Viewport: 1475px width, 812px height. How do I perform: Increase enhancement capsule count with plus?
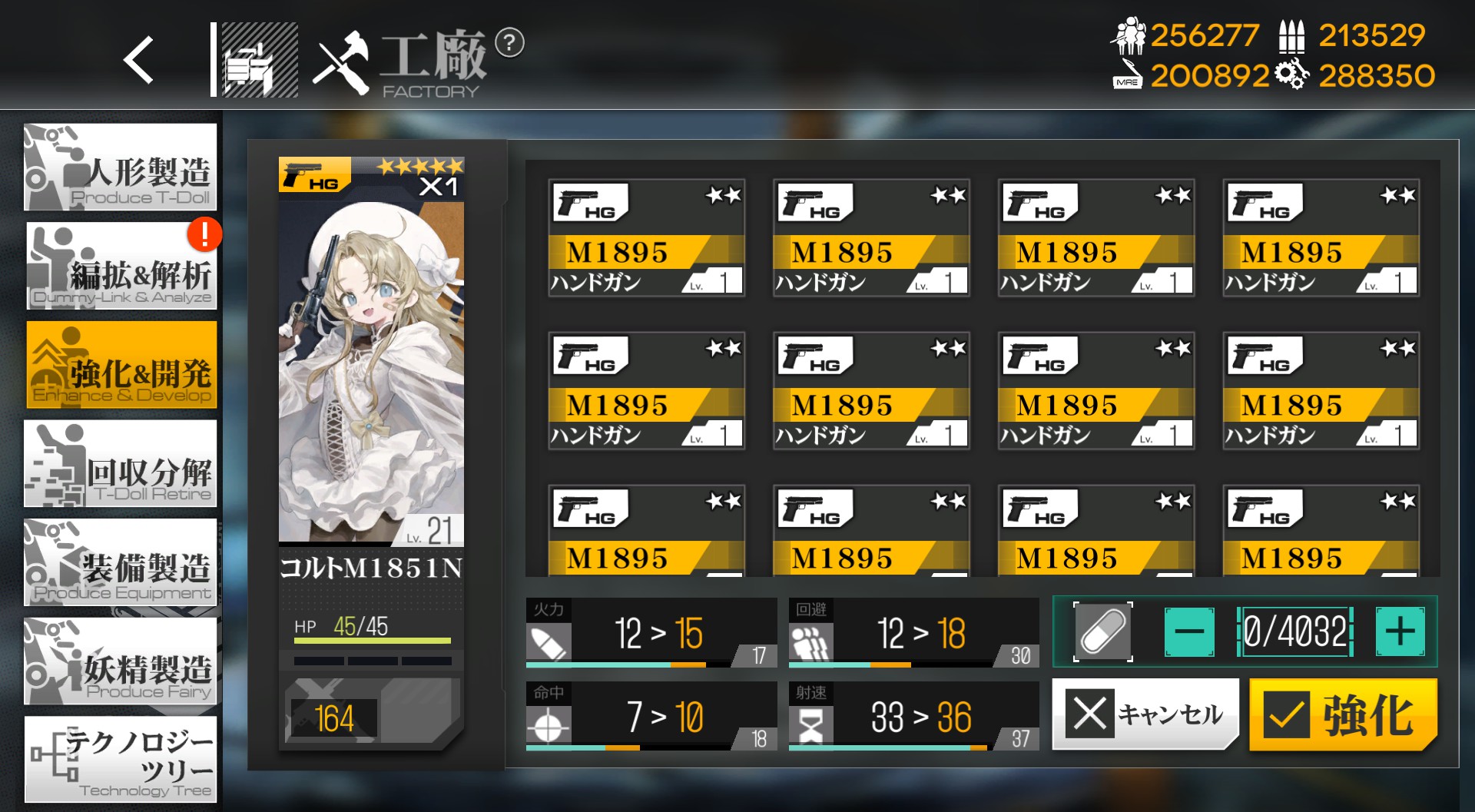coord(1400,632)
